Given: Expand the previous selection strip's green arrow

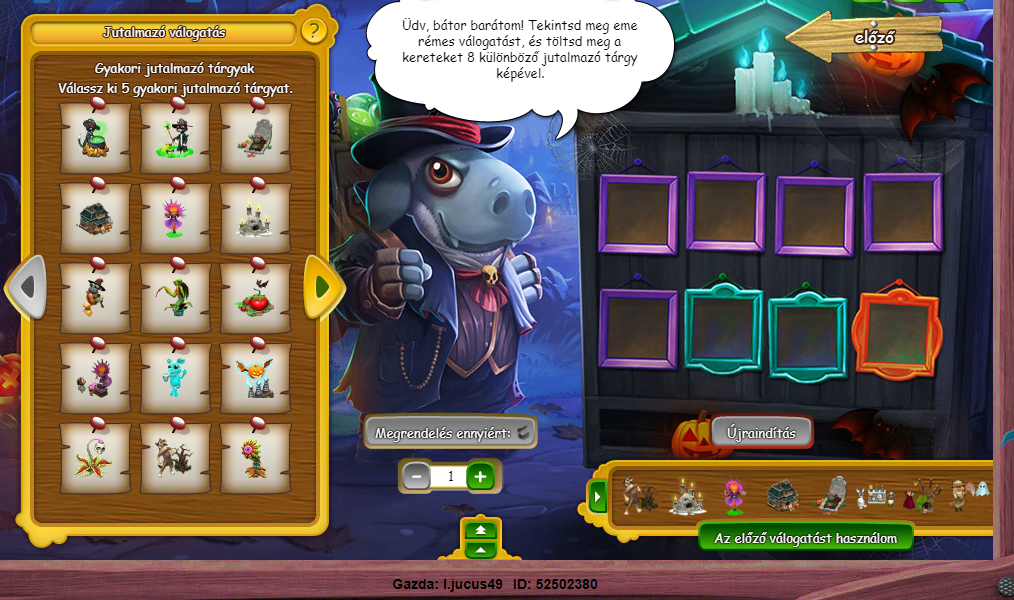Looking at the screenshot, I should 599,495.
